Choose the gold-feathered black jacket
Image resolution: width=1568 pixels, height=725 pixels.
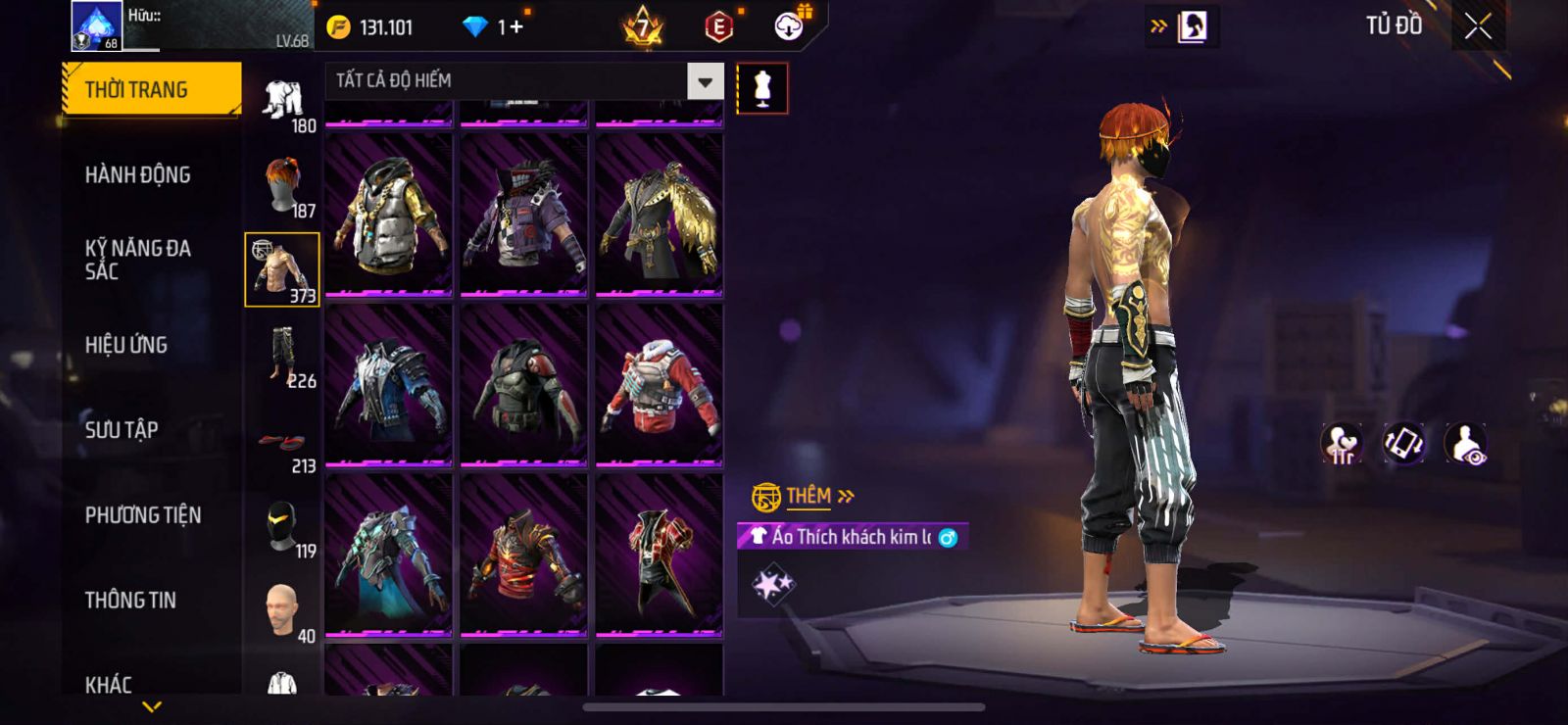coord(659,216)
